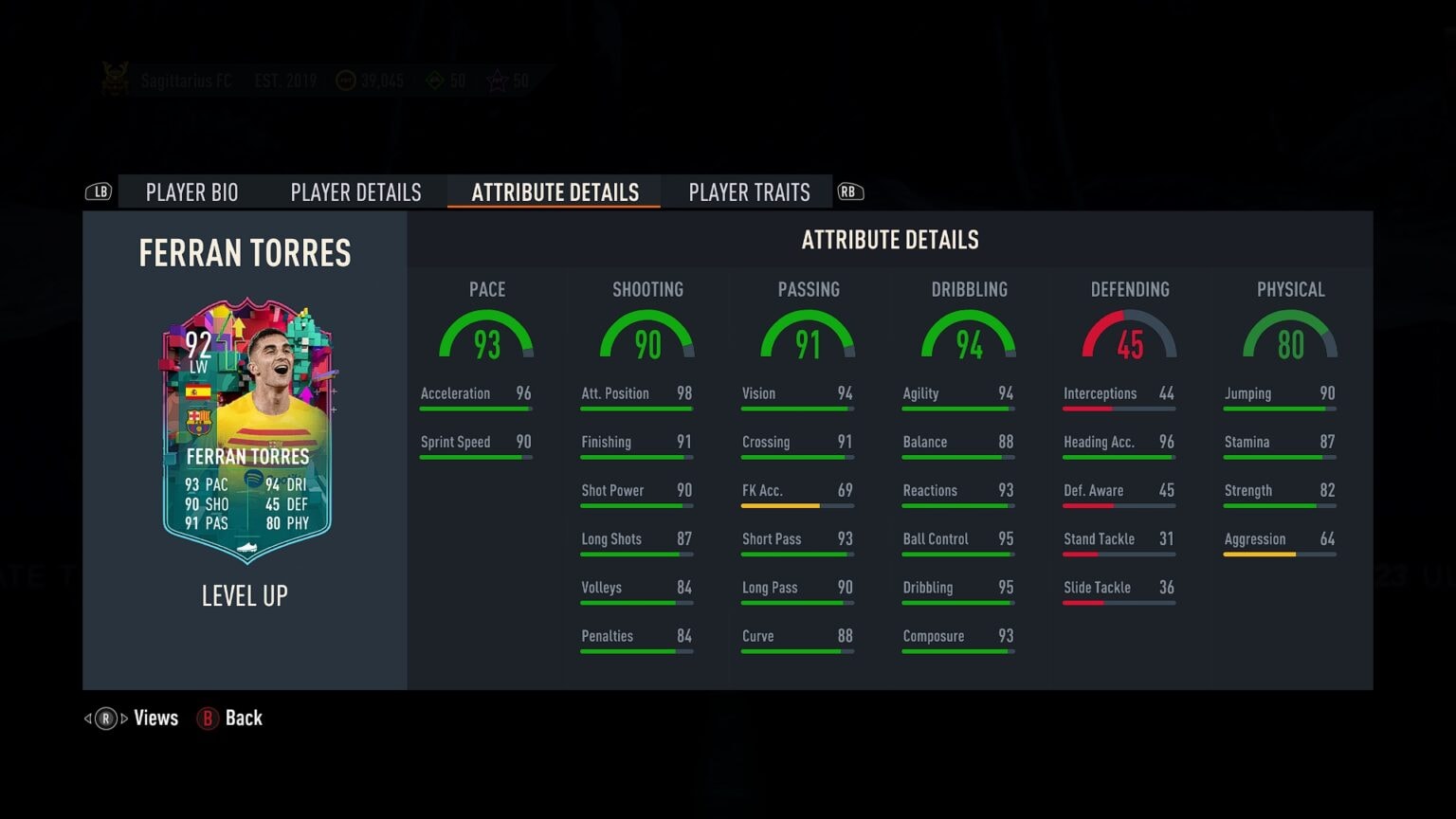This screenshot has width=1456, height=819.
Task: Select the Player Traits tab
Action: [x=748, y=191]
